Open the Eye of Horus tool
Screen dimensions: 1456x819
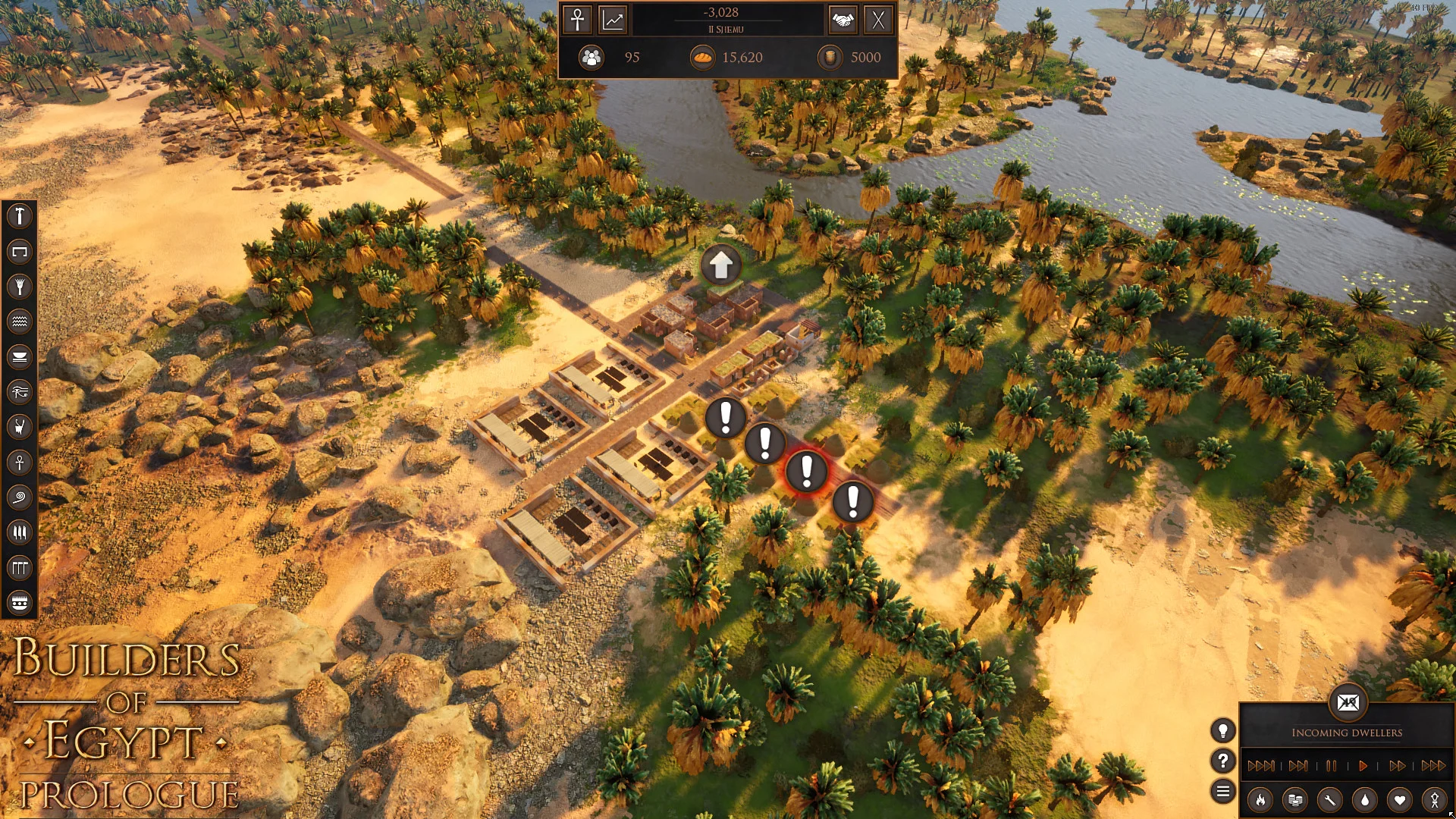click(x=20, y=392)
